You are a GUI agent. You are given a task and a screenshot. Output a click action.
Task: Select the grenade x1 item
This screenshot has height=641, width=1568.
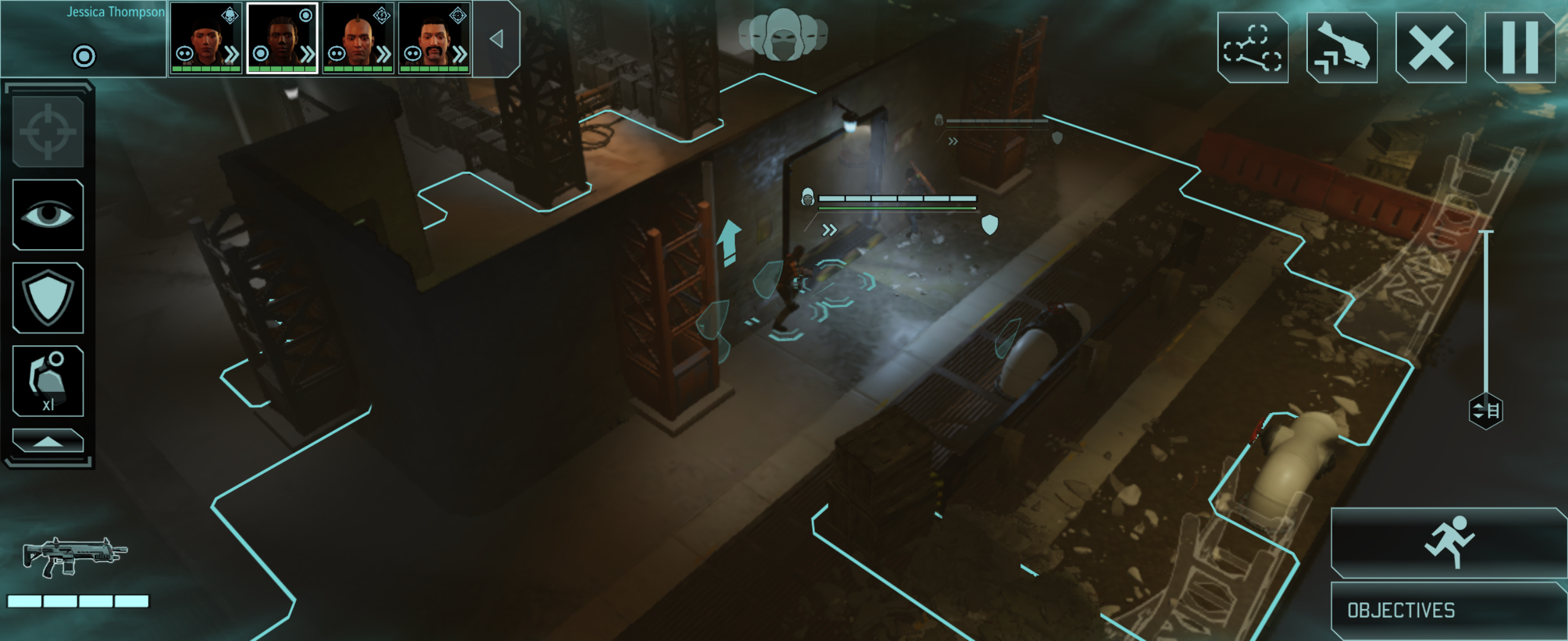click(x=48, y=380)
